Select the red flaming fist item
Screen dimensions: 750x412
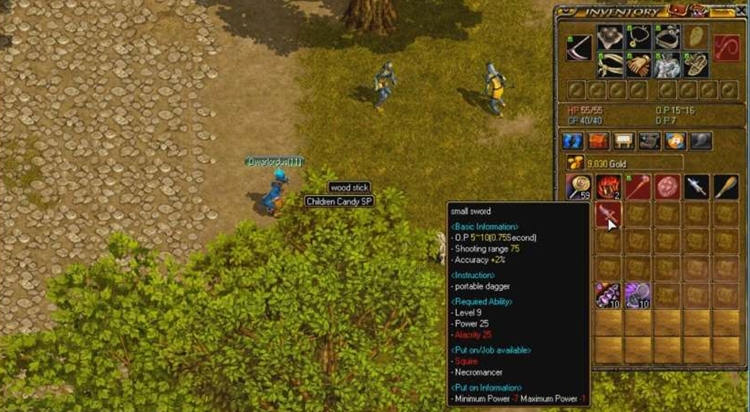click(x=608, y=186)
